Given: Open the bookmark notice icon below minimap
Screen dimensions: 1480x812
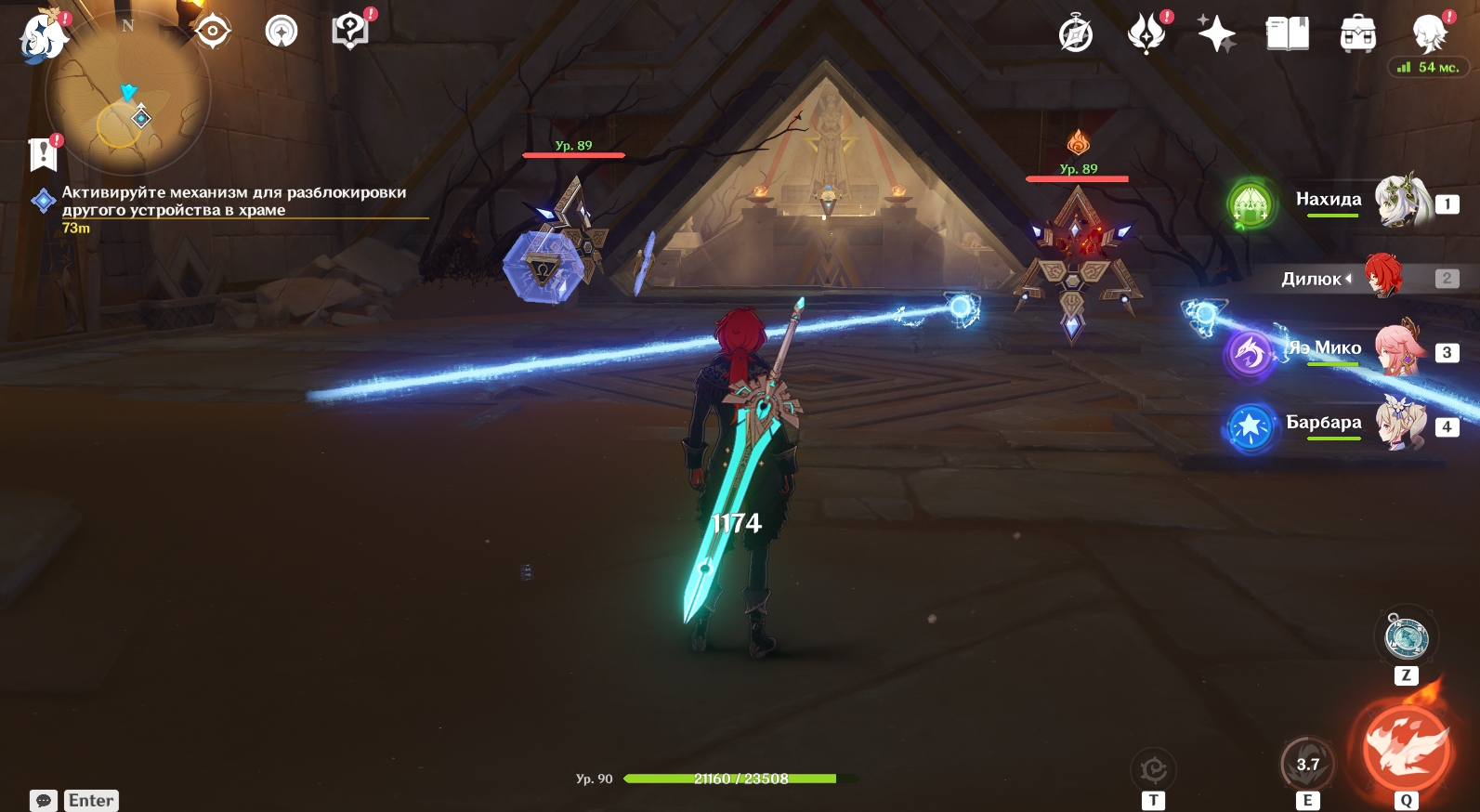Looking at the screenshot, I should 44,154.
